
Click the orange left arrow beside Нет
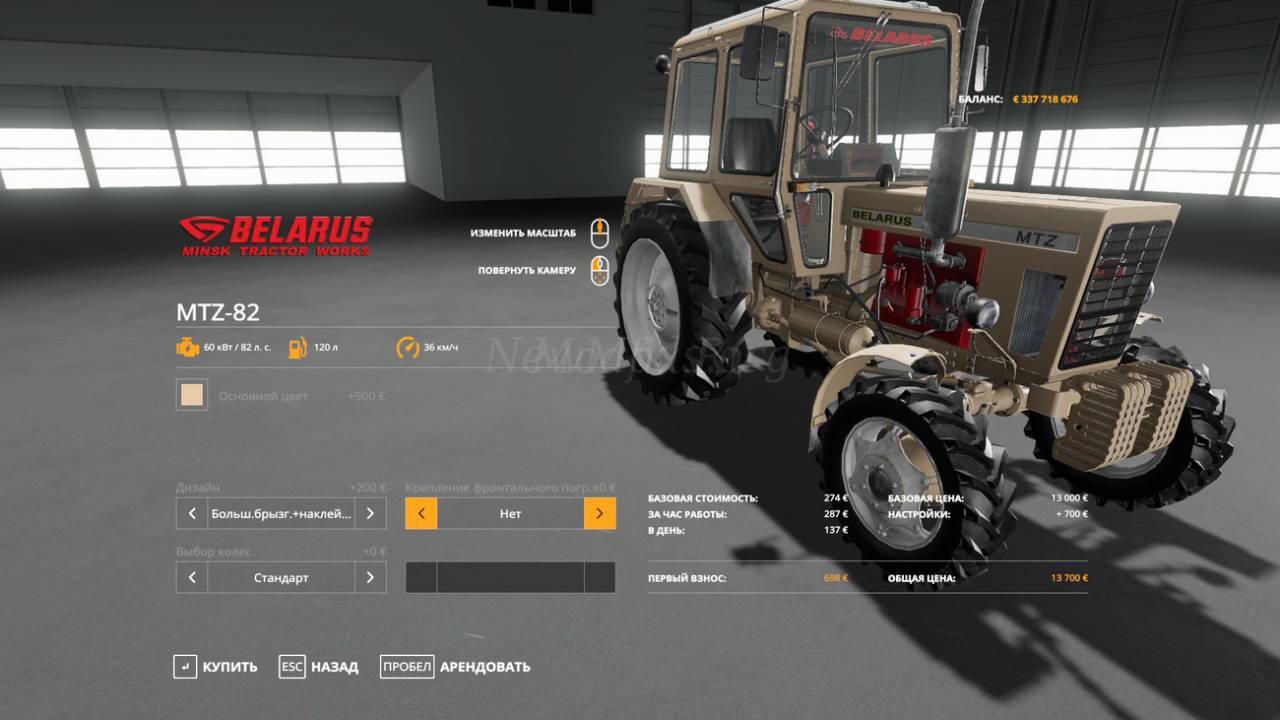[x=421, y=514]
